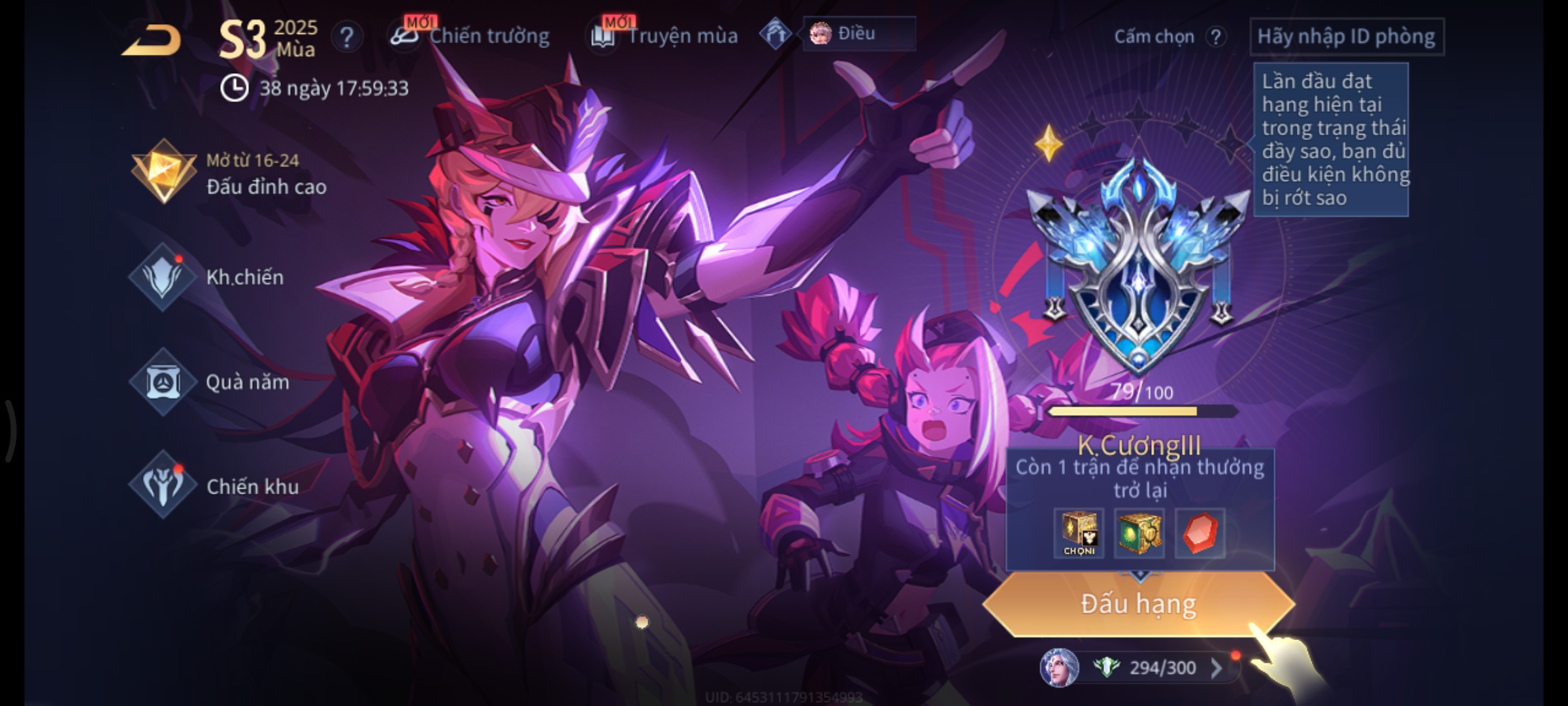
Task: Inspect the red ruby reward
Action: point(1200,533)
